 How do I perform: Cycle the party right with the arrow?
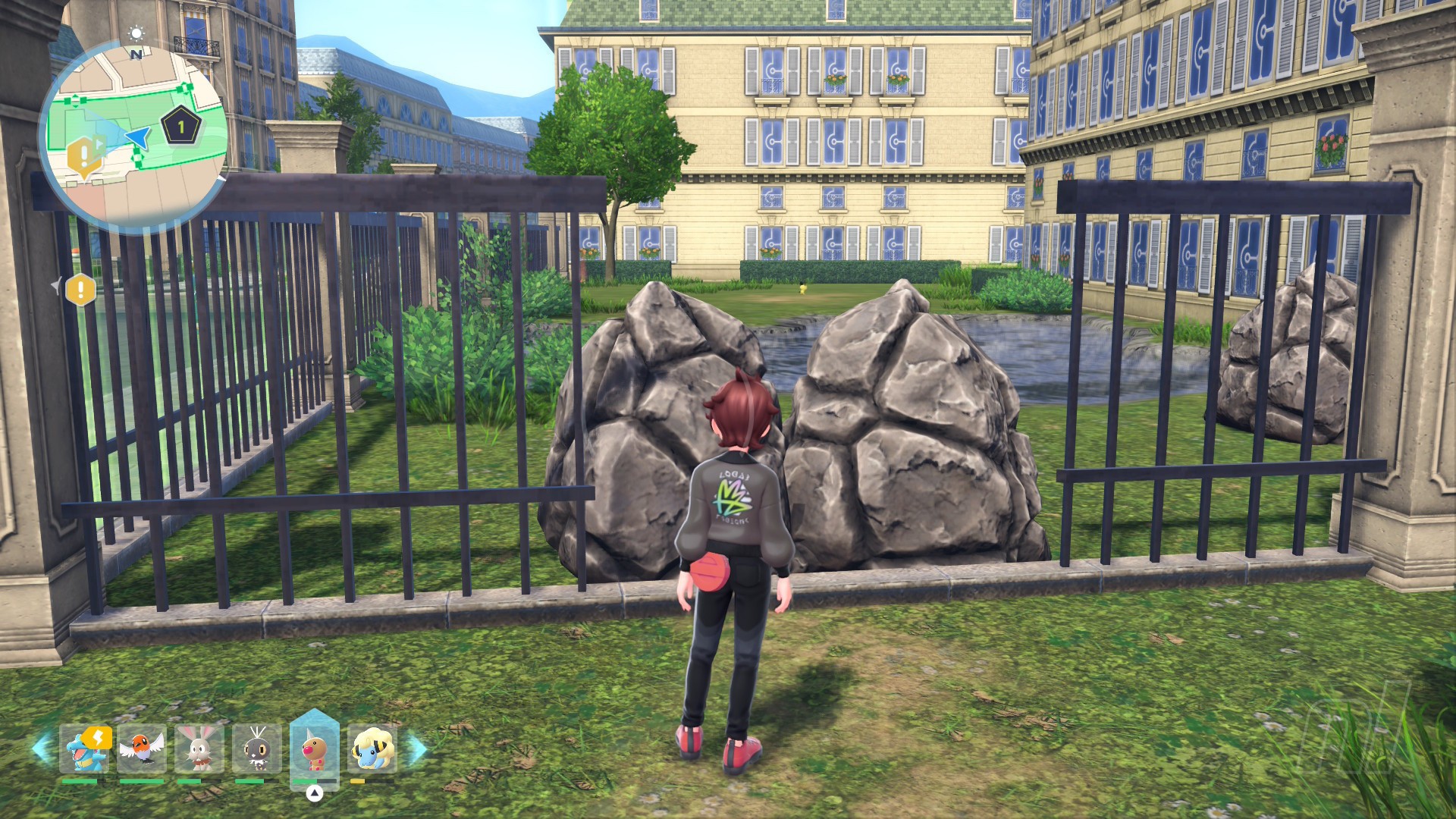[x=416, y=748]
